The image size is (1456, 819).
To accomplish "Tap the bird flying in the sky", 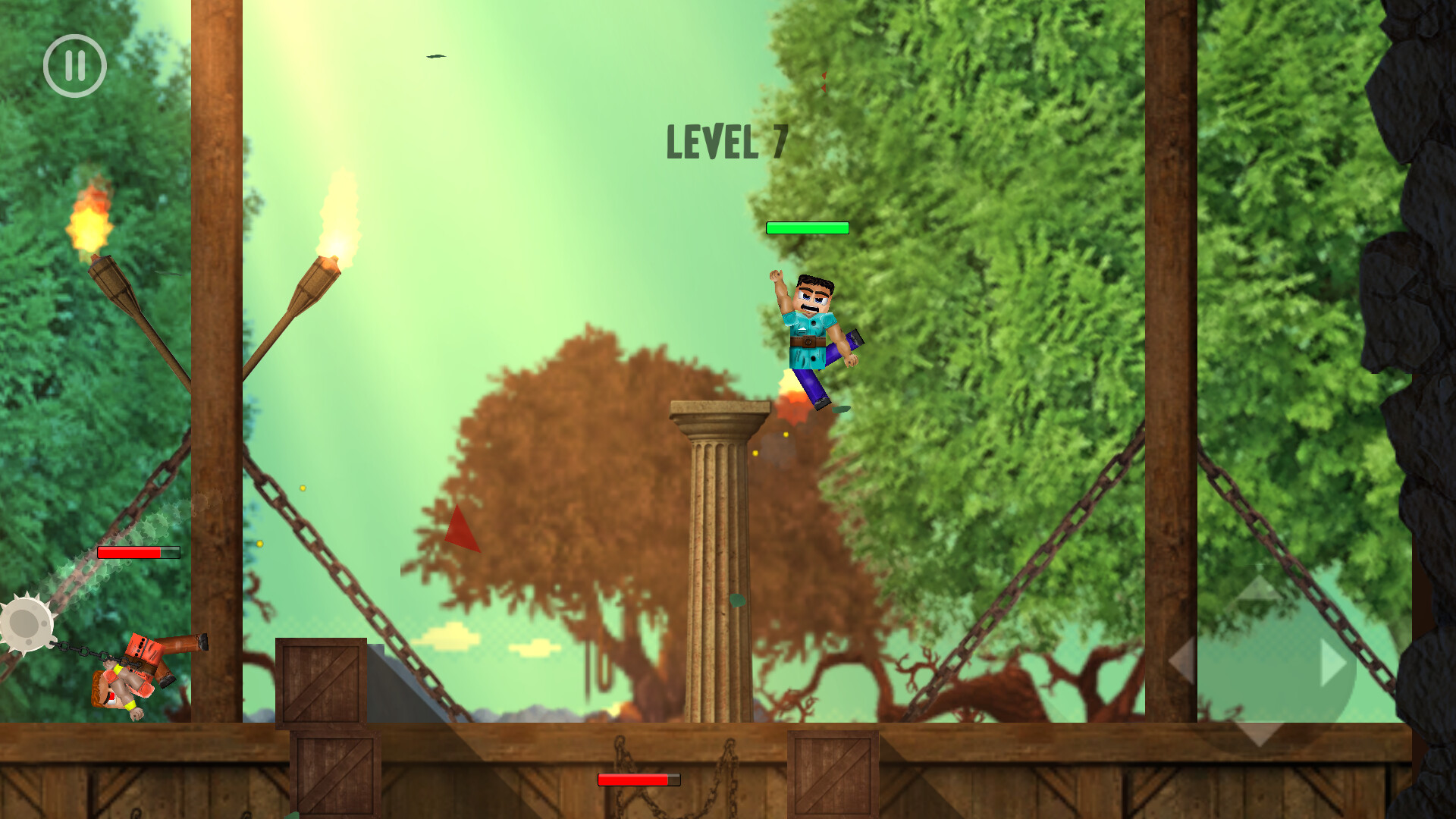I will pos(435,56).
